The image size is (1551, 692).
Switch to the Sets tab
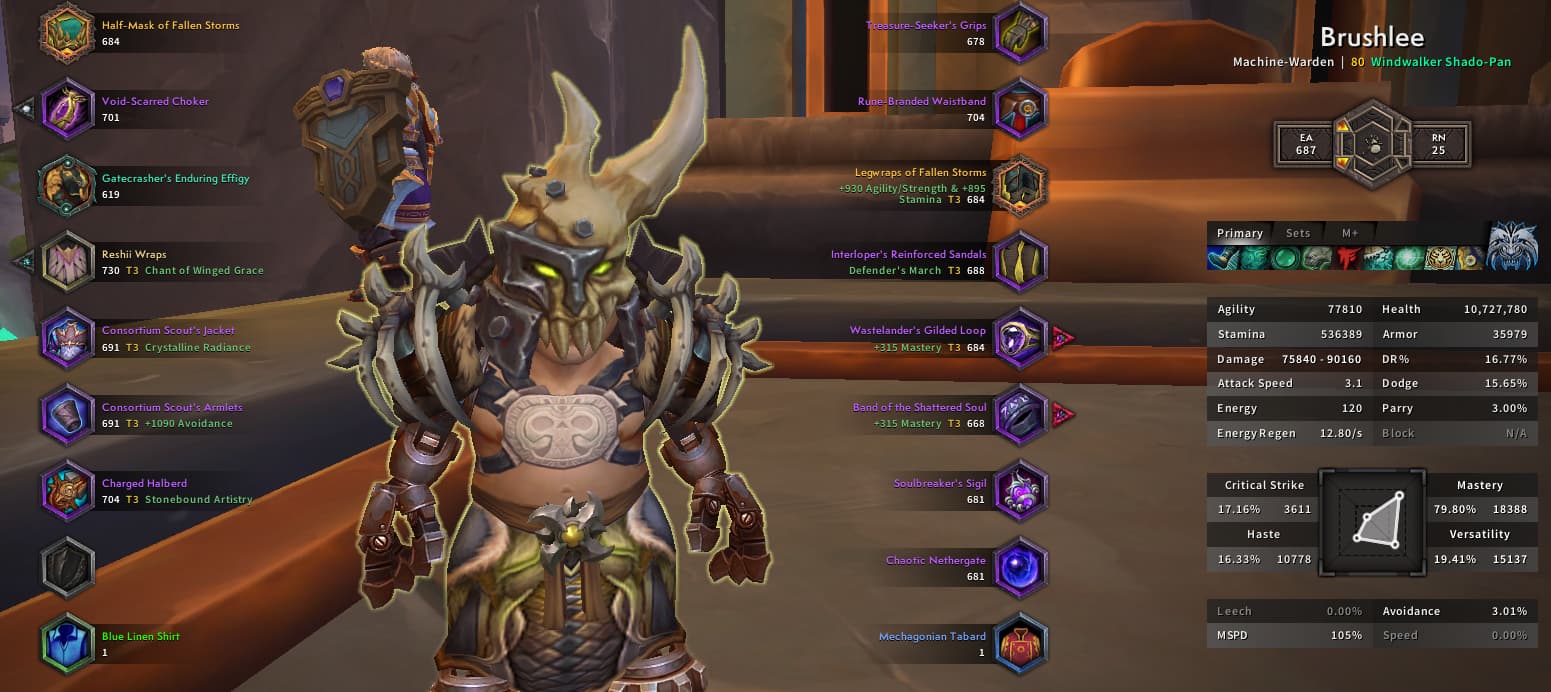coord(1297,233)
